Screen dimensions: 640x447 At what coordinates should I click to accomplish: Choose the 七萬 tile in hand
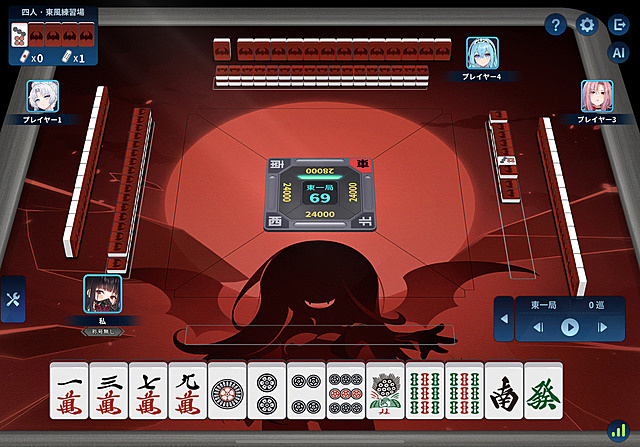click(x=148, y=390)
